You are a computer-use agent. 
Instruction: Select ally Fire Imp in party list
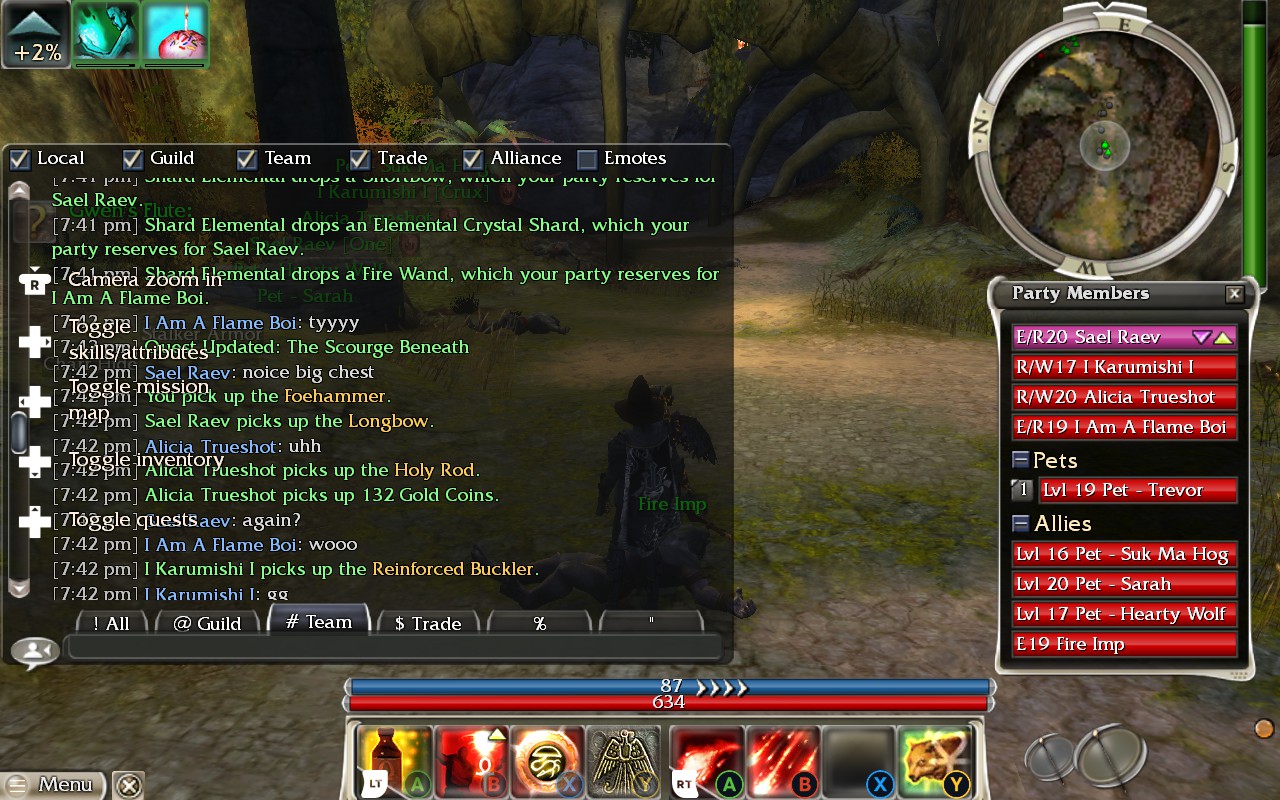click(x=1124, y=644)
